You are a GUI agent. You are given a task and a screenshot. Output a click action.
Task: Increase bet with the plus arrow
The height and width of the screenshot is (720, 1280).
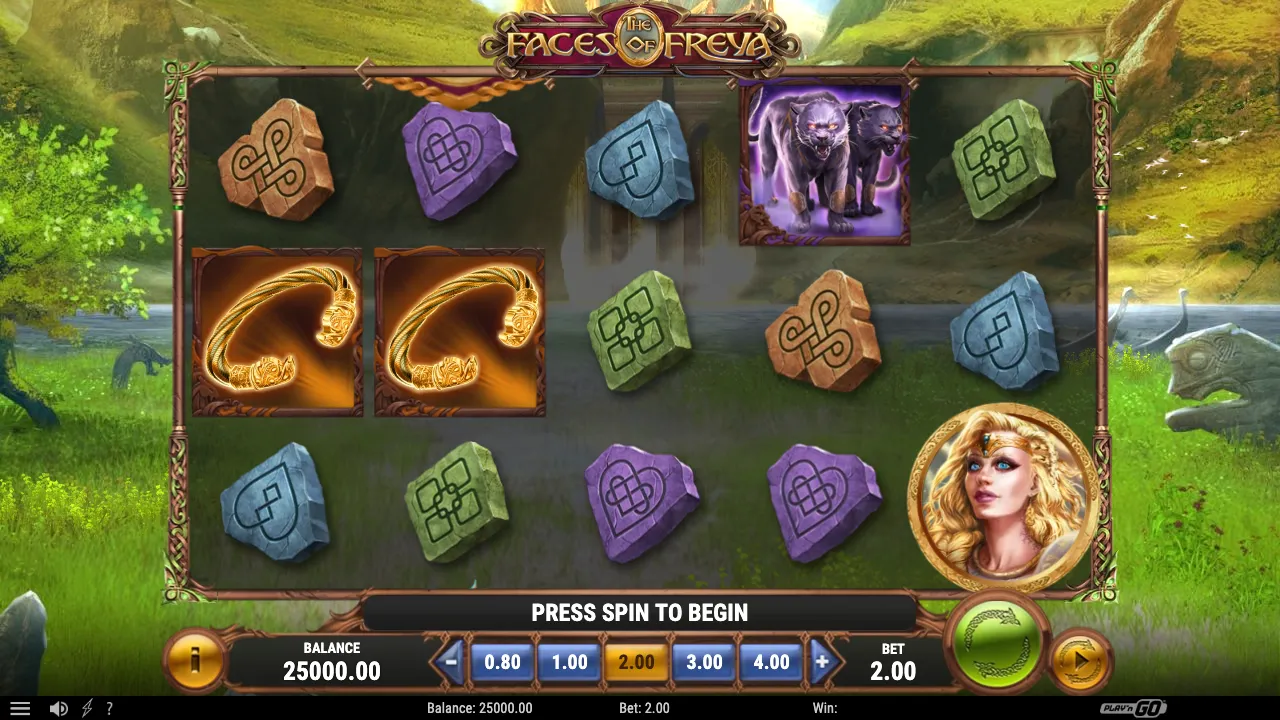click(x=822, y=661)
